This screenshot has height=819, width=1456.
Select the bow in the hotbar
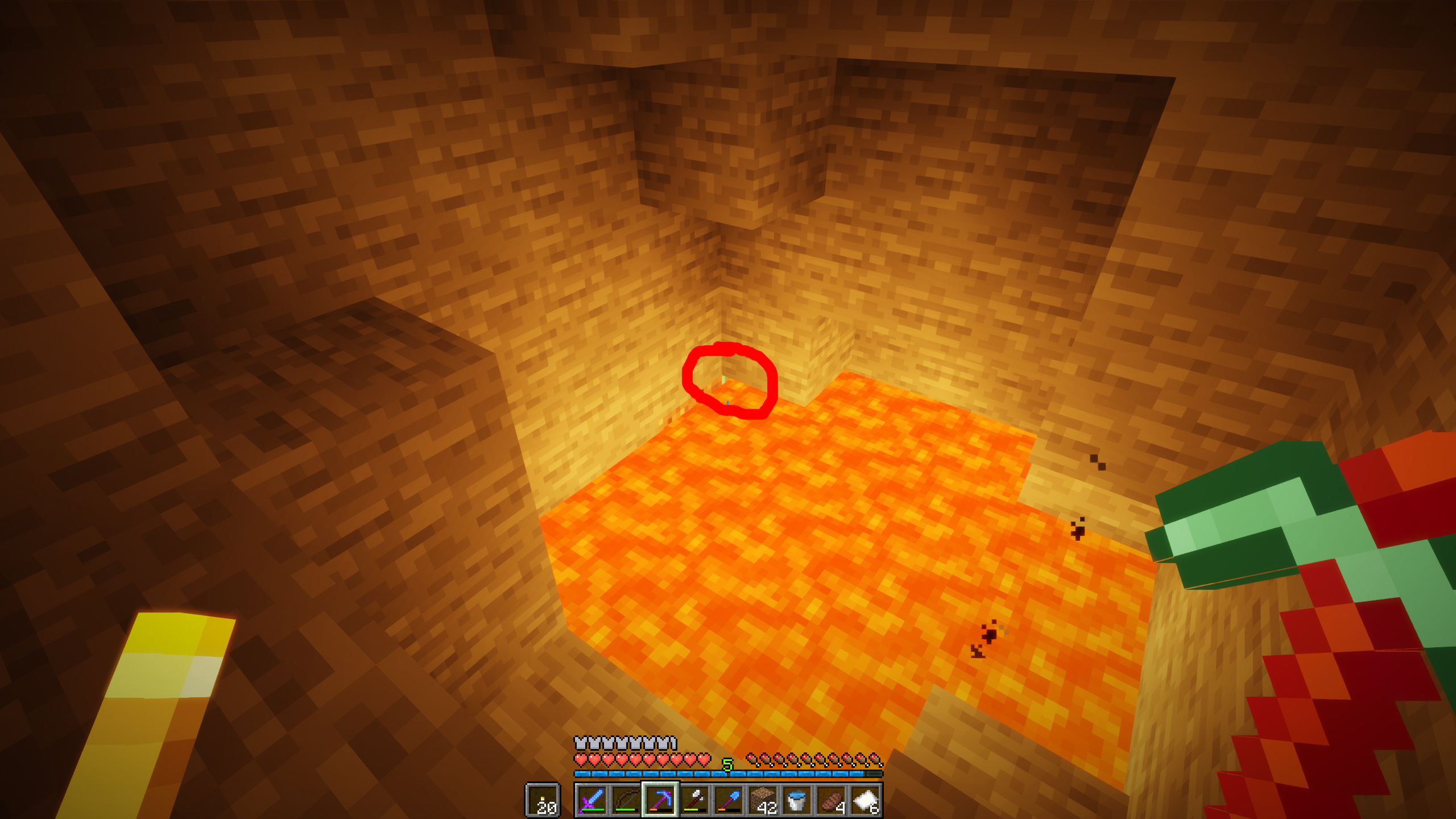627,801
